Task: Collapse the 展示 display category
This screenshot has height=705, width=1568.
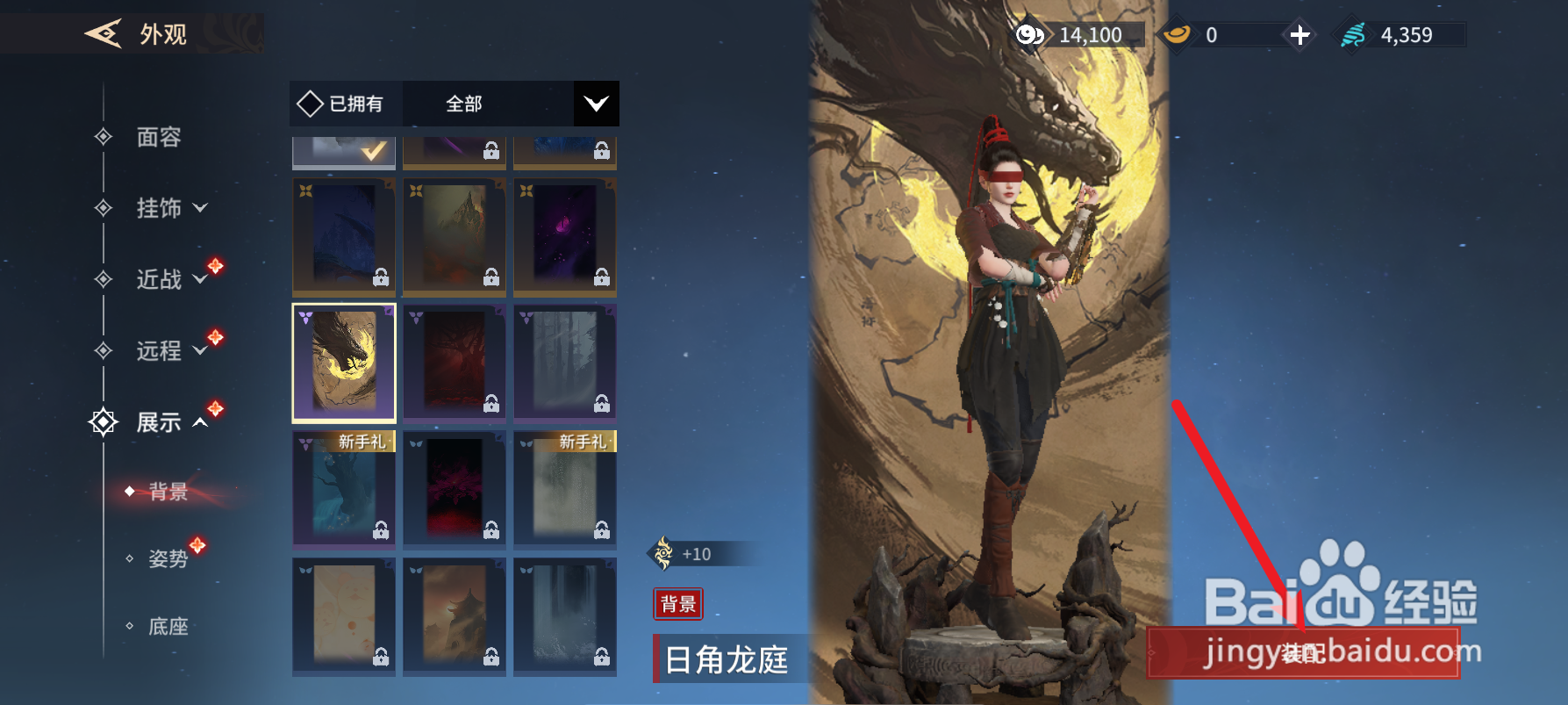Action: (171, 422)
